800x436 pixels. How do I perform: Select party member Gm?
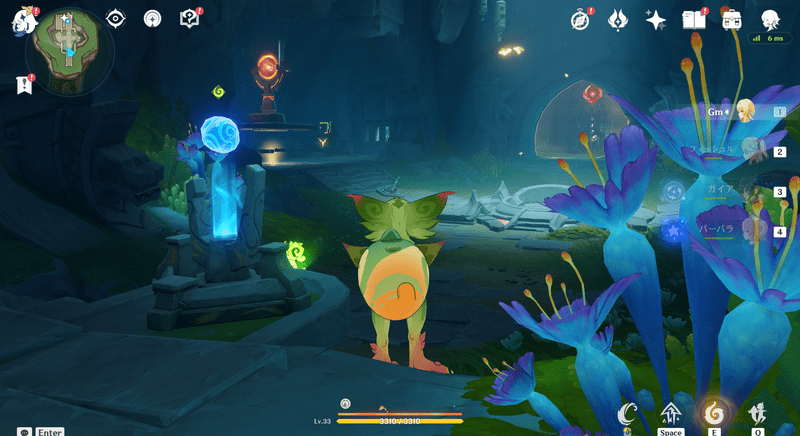(x=744, y=112)
